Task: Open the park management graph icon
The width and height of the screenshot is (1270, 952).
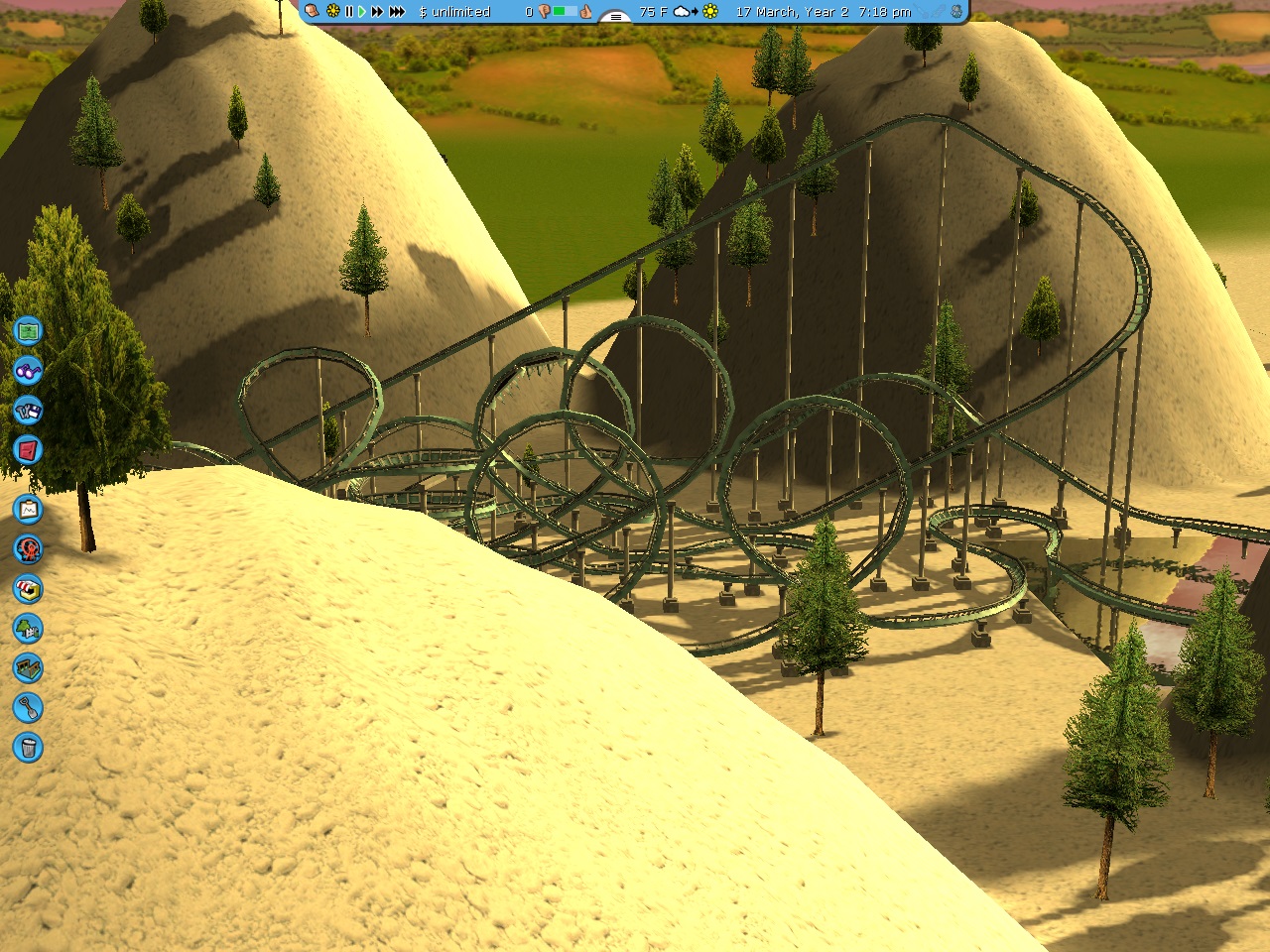Action: click(28, 510)
